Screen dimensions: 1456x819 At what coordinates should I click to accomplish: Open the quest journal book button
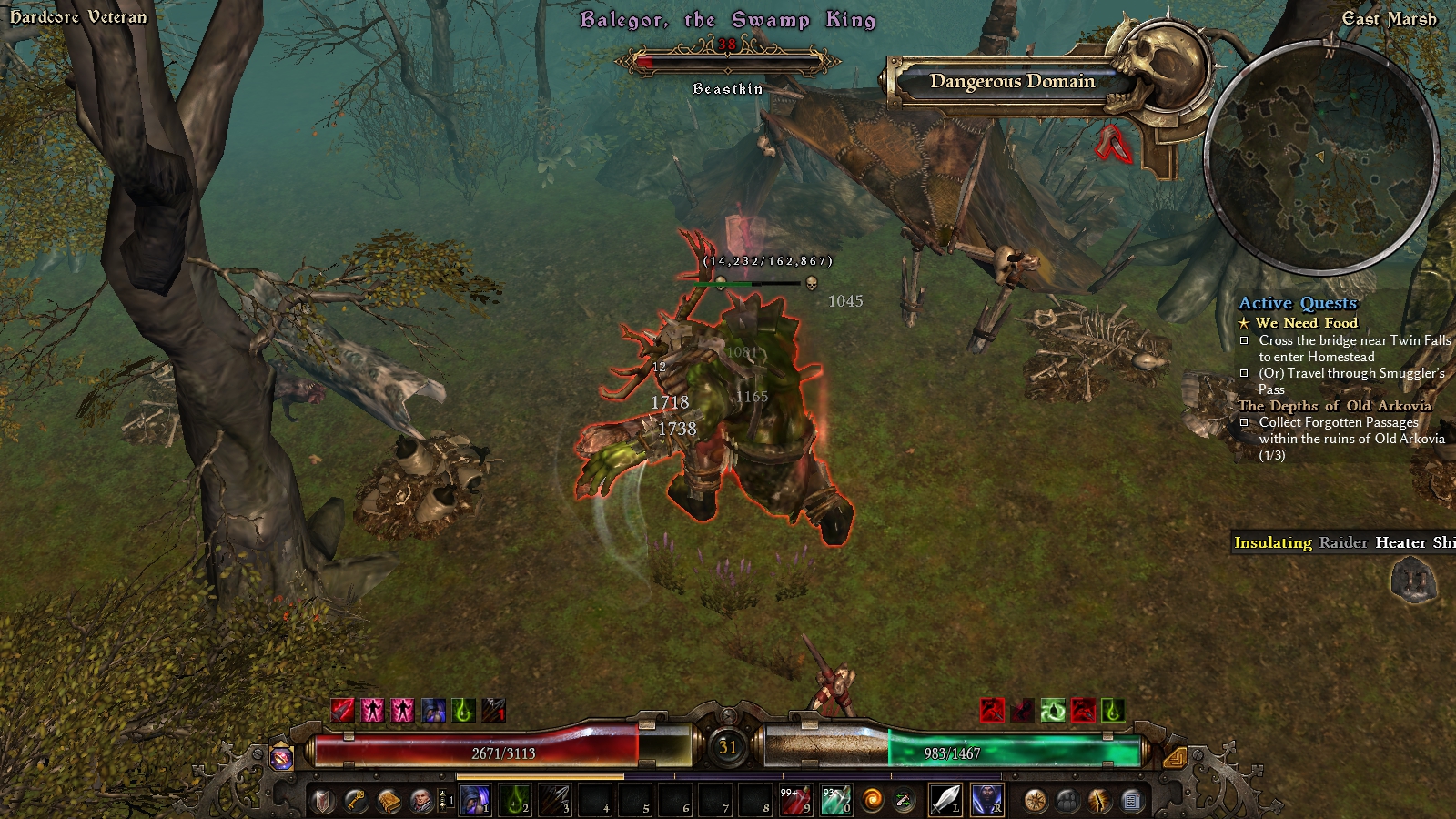click(x=389, y=801)
